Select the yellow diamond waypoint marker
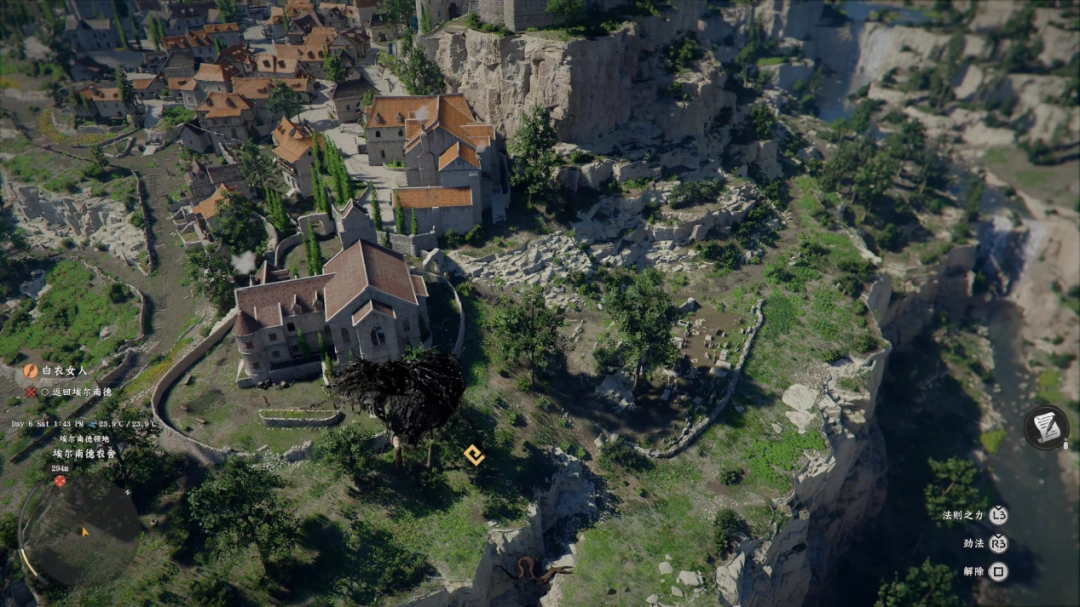Viewport: 1080px width, 607px height. (x=474, y=456)
